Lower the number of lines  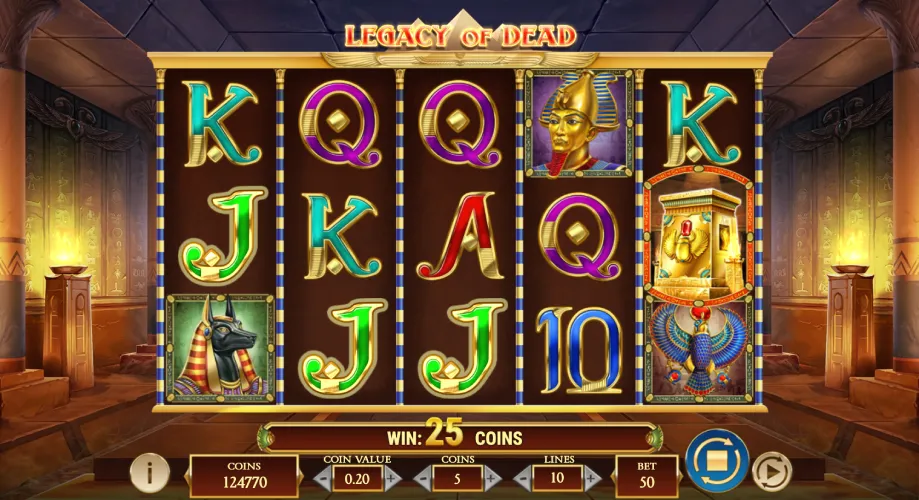[521, 477]
